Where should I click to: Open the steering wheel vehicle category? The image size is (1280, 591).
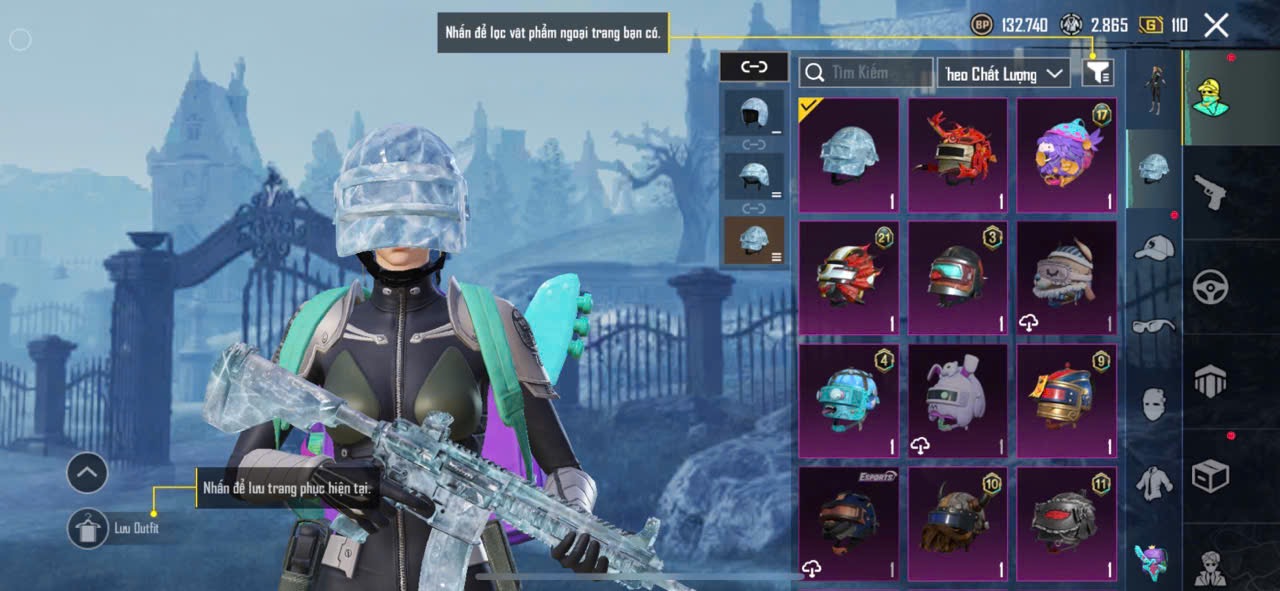pos(1210,287)
